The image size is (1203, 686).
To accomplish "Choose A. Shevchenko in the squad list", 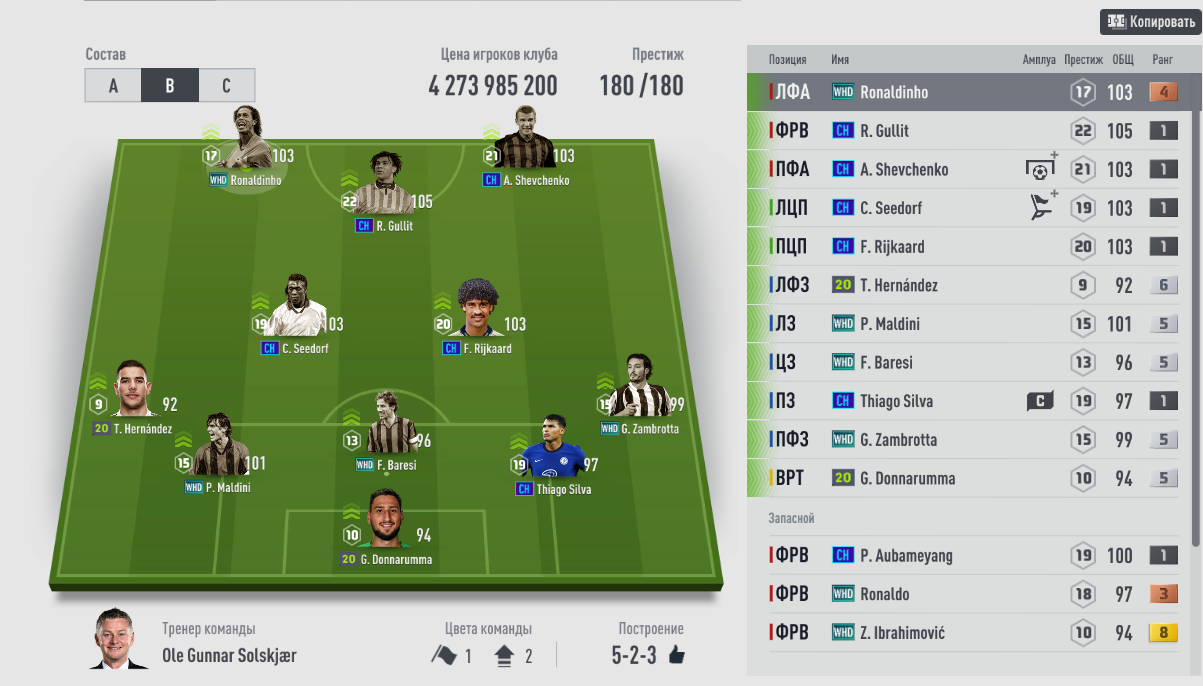I will tap(960, 169).
